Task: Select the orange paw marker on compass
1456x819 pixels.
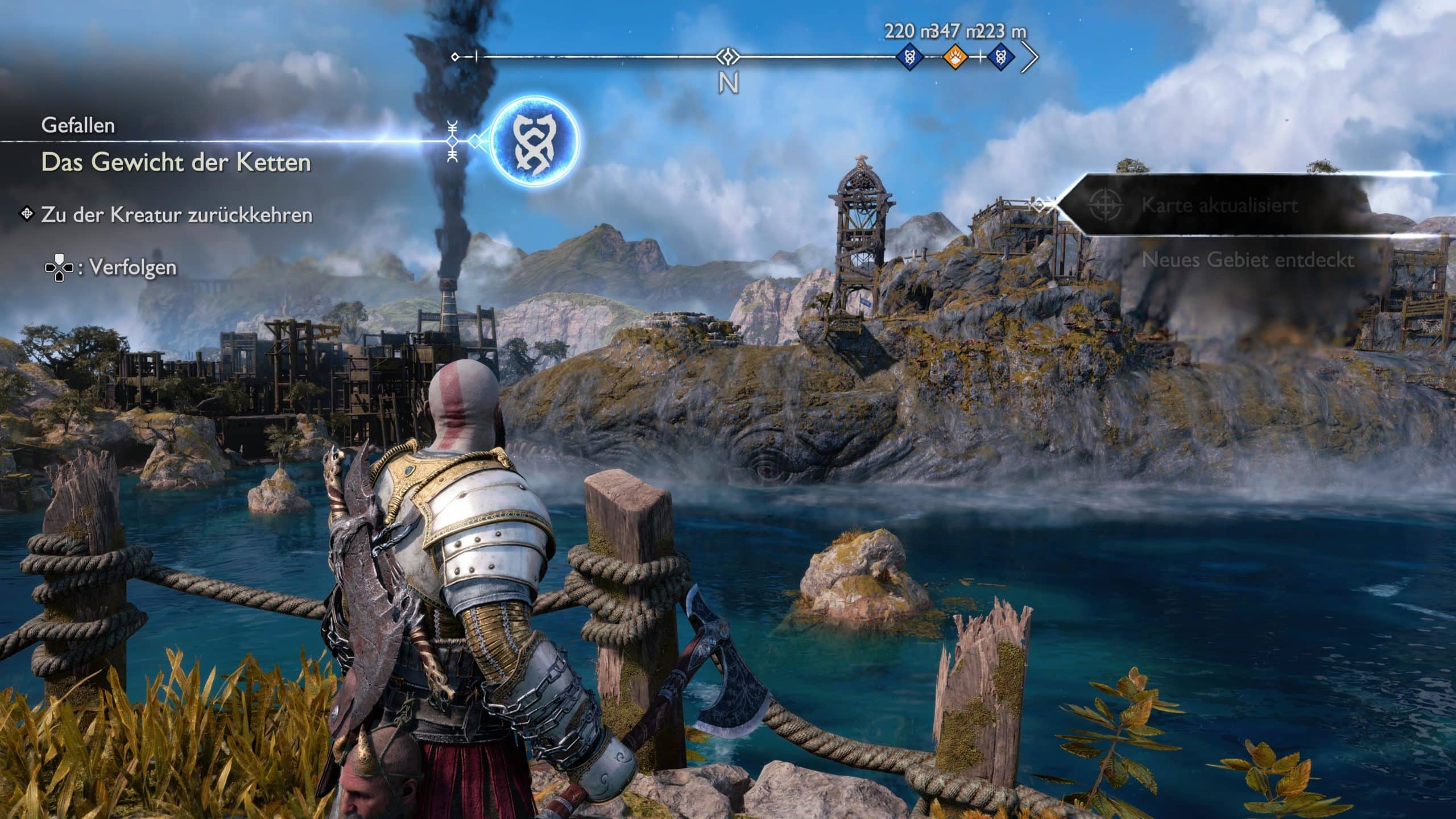Action: [x=955, y=57]
